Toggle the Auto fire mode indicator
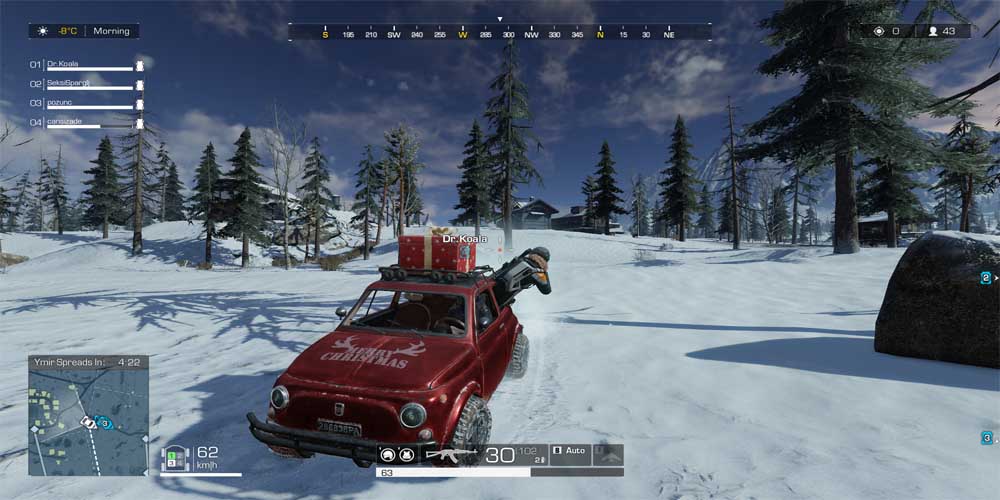The width and height of the screenshot is (1000, 500). (x=571, y=452)
